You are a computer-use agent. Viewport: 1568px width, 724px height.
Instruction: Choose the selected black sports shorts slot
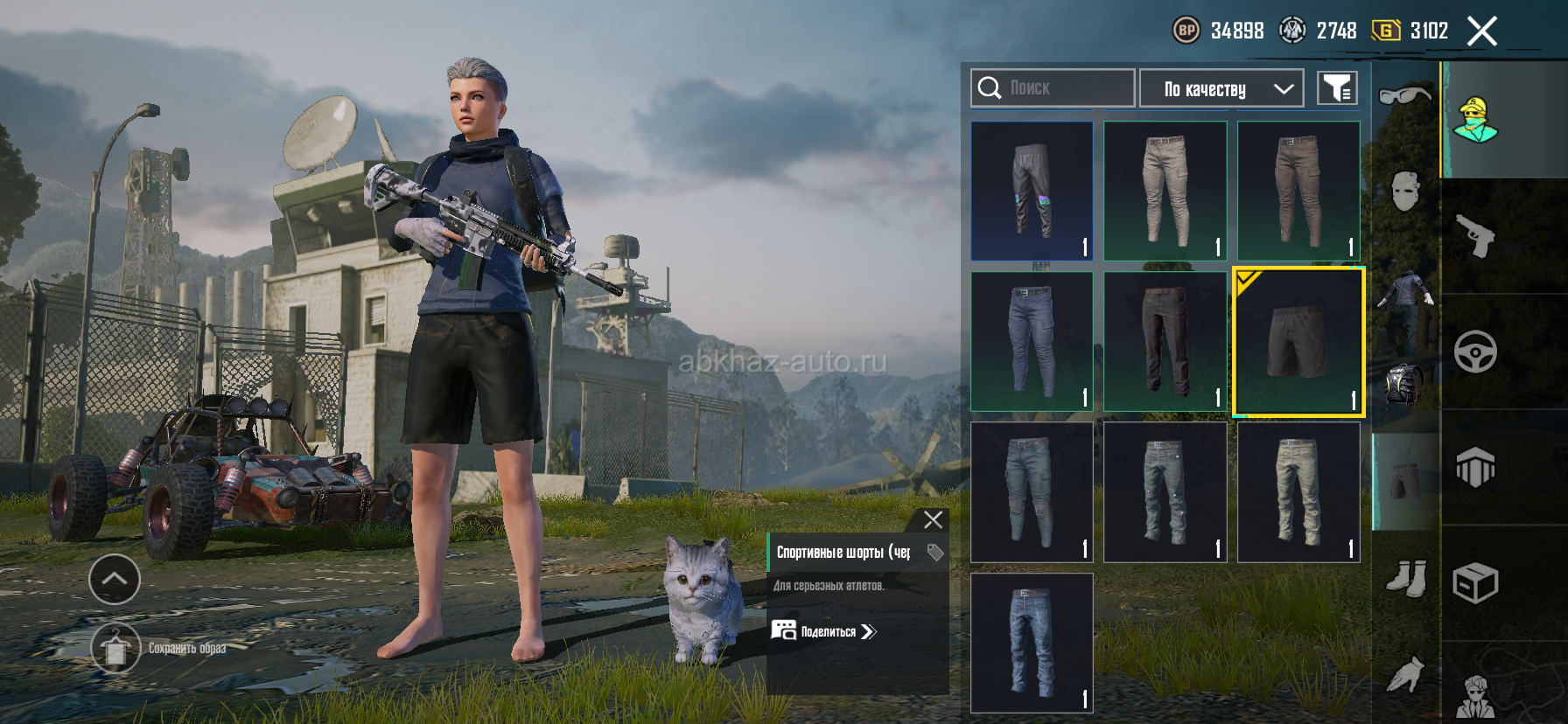point(1298,342)
